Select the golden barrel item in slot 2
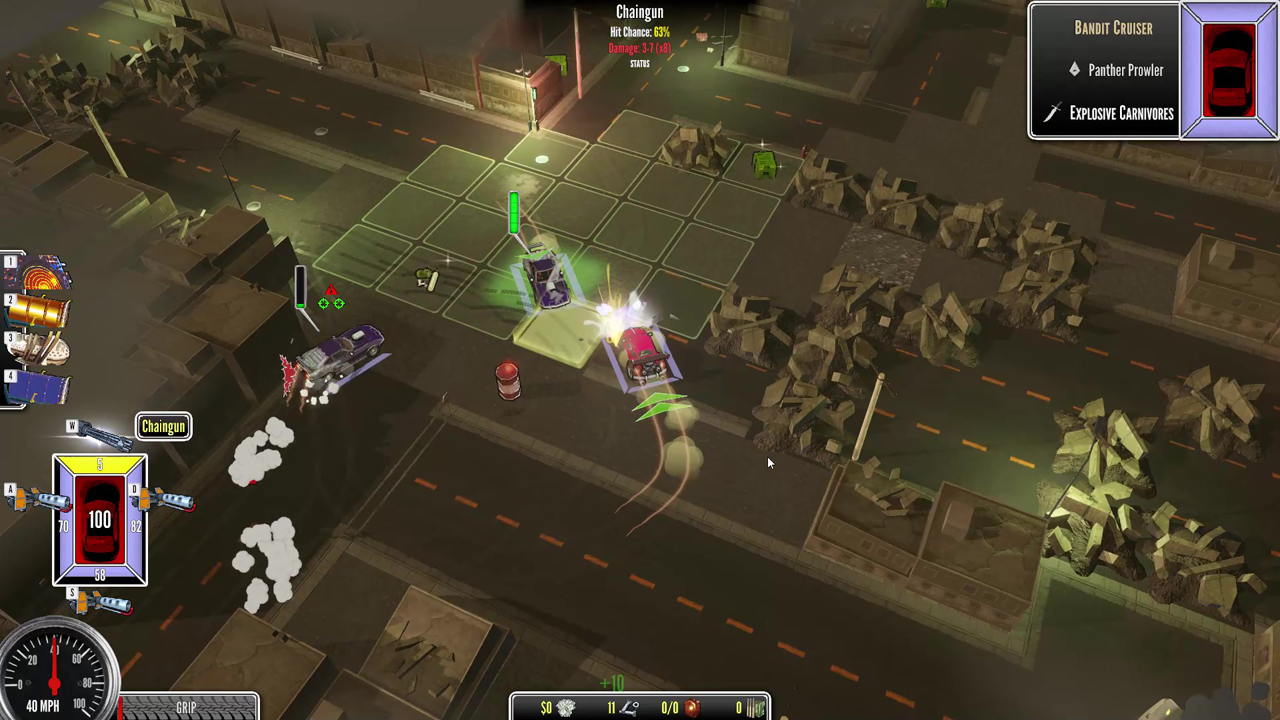The width and height of the screenshot is (1280, 720). click(x=40, y=311)
